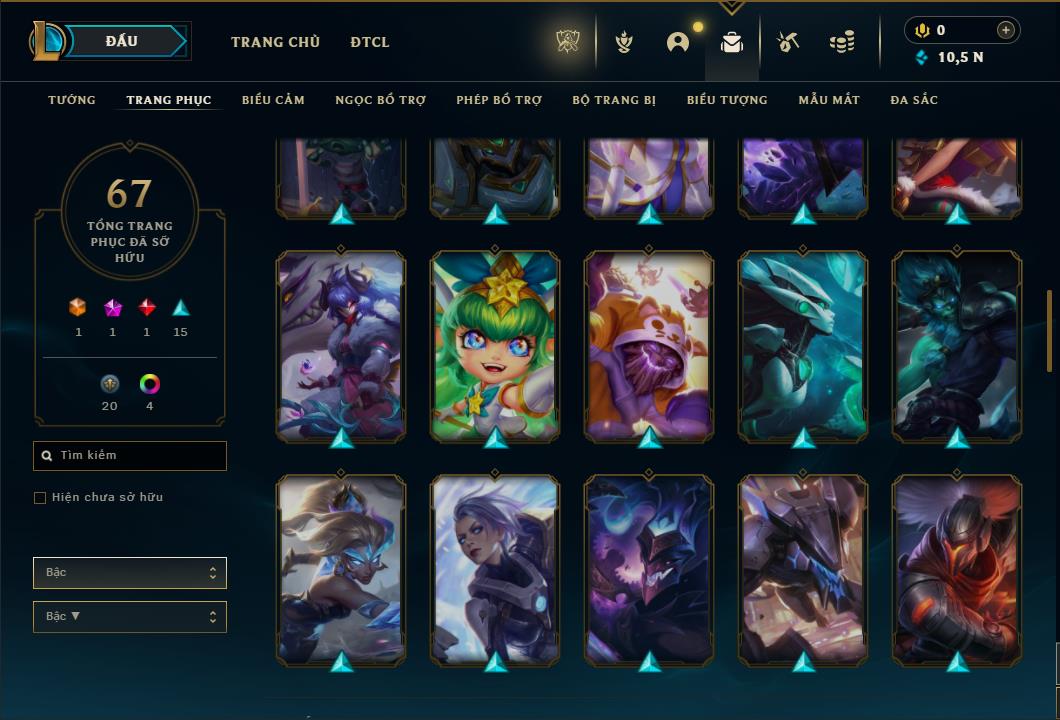This screenshot has width=1060, height=720.
Task: Show the BỘ TRANG BỊ tab
Action: (614, 100)
